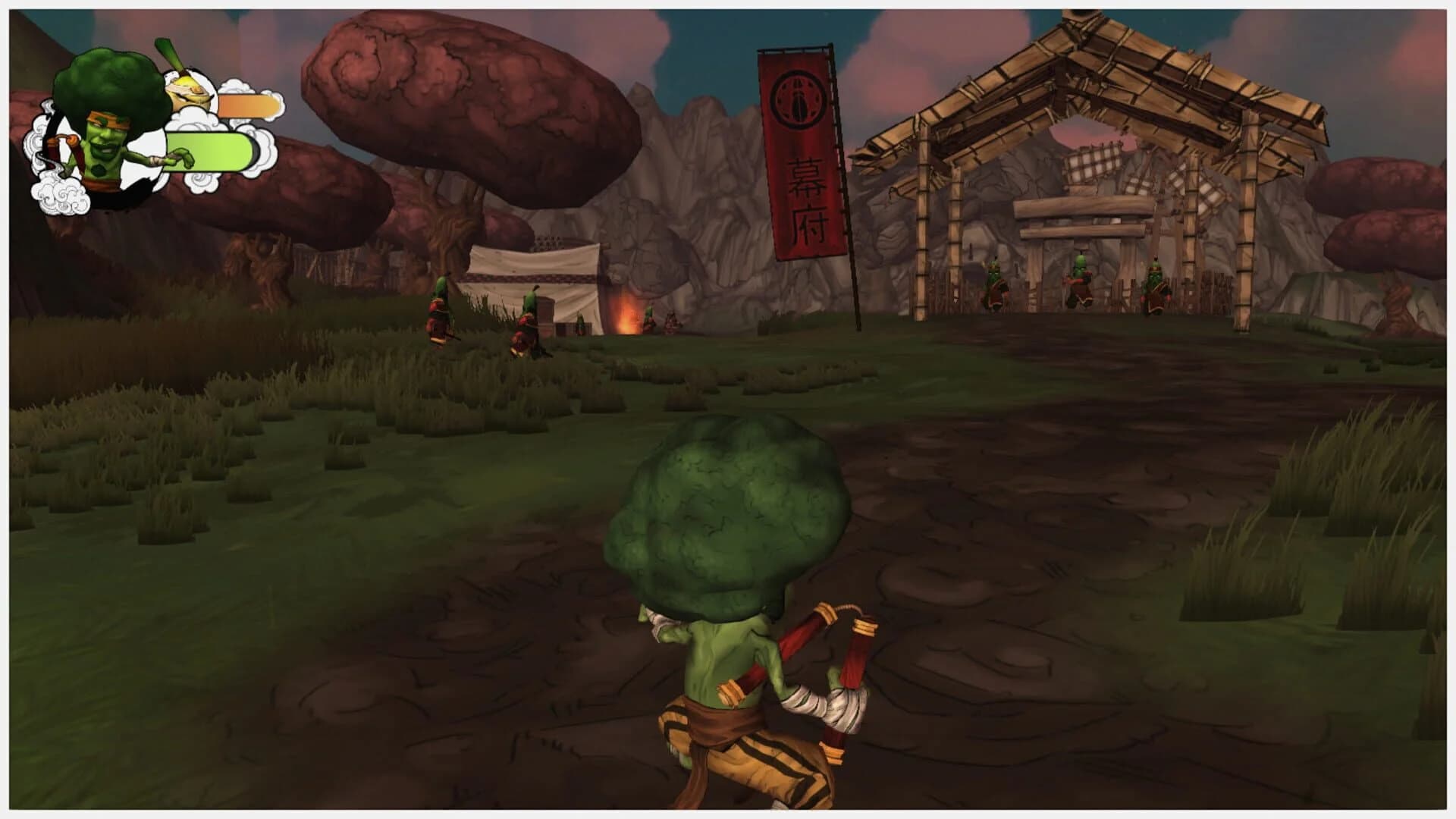Click the checkered flag on the hut roof
The image size is (1456, 819).
[x=1092, y=163]
